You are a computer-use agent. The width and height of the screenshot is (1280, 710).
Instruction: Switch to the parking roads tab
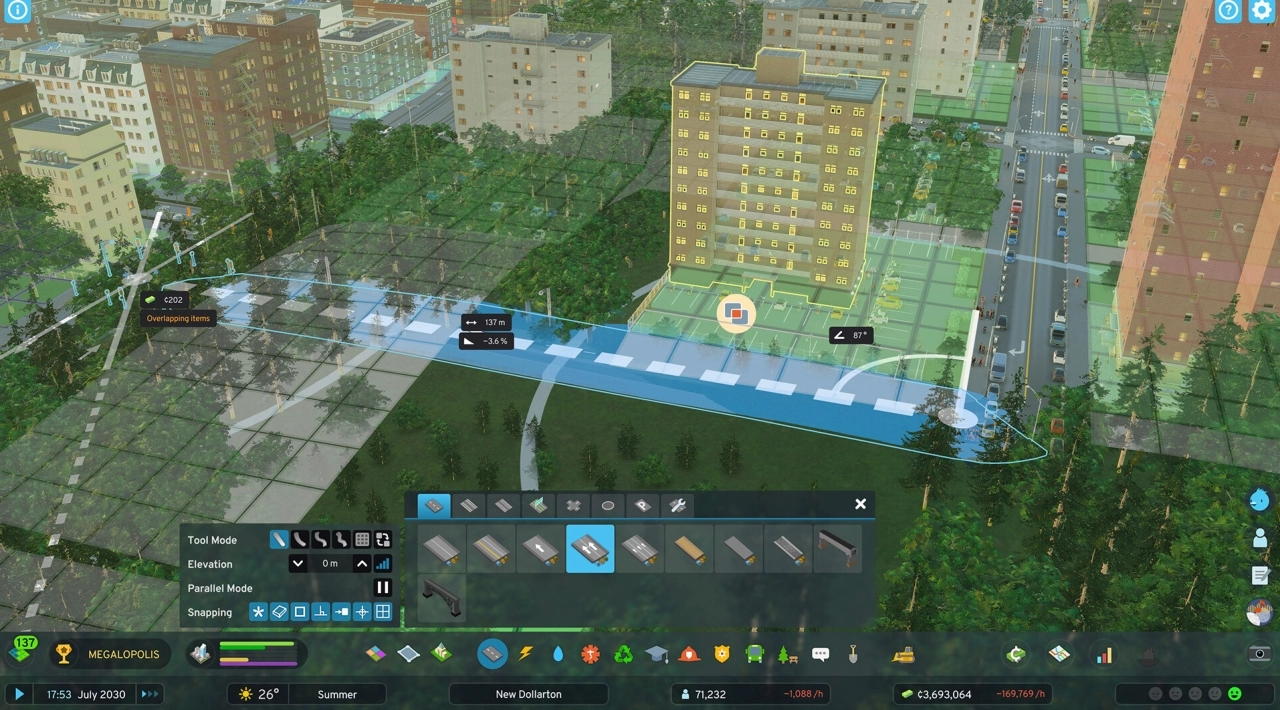click(x=642, y=505)
